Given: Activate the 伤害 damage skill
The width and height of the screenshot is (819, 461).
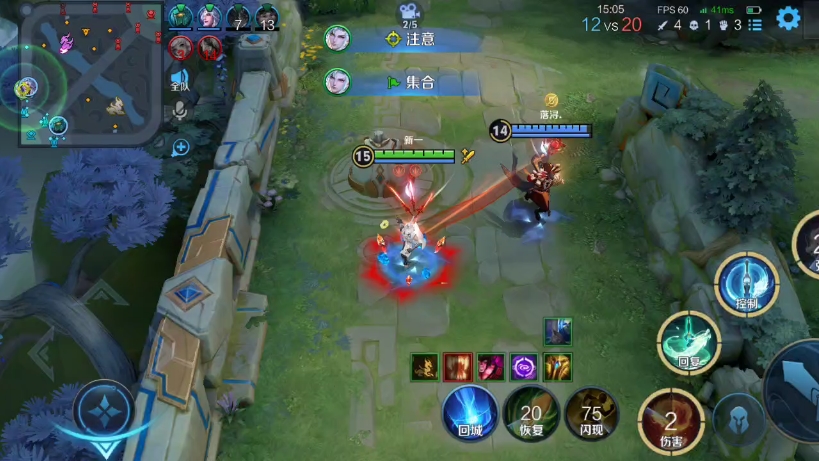Looking at the screenshot, I should coord(670,420).
